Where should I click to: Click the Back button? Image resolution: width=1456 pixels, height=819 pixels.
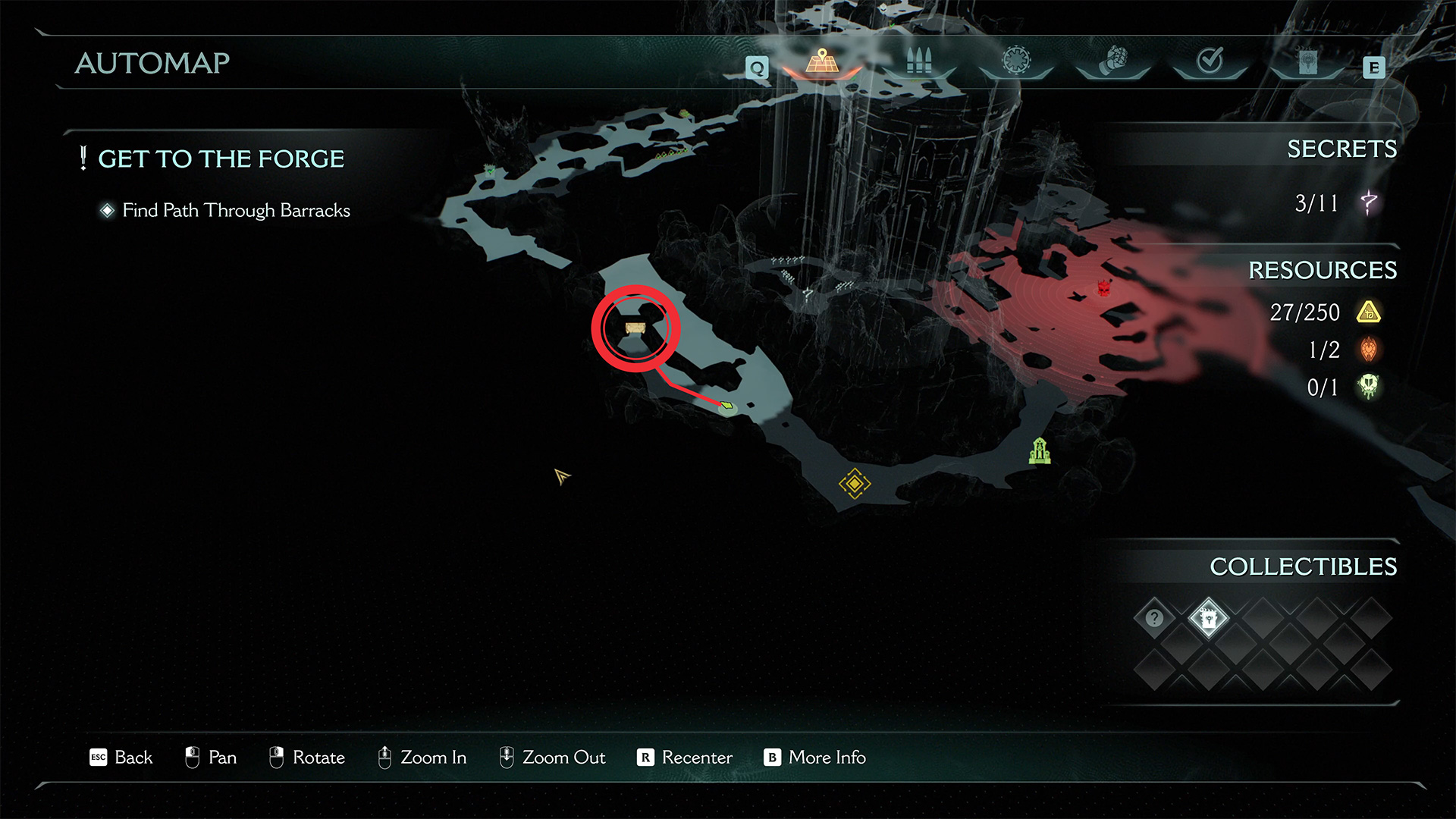coord(121,757)
